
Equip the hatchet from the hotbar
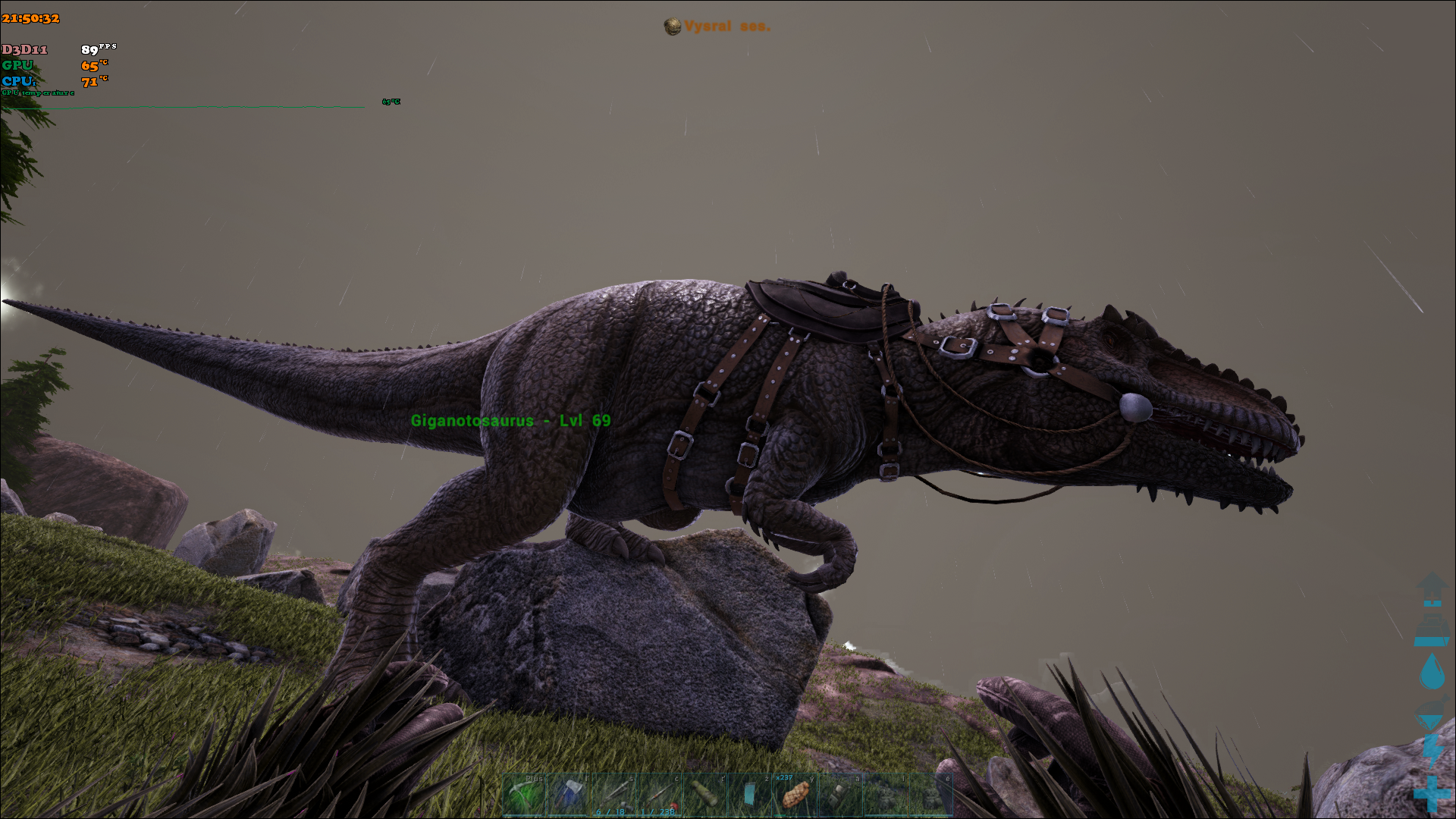[x=569, y=795]
